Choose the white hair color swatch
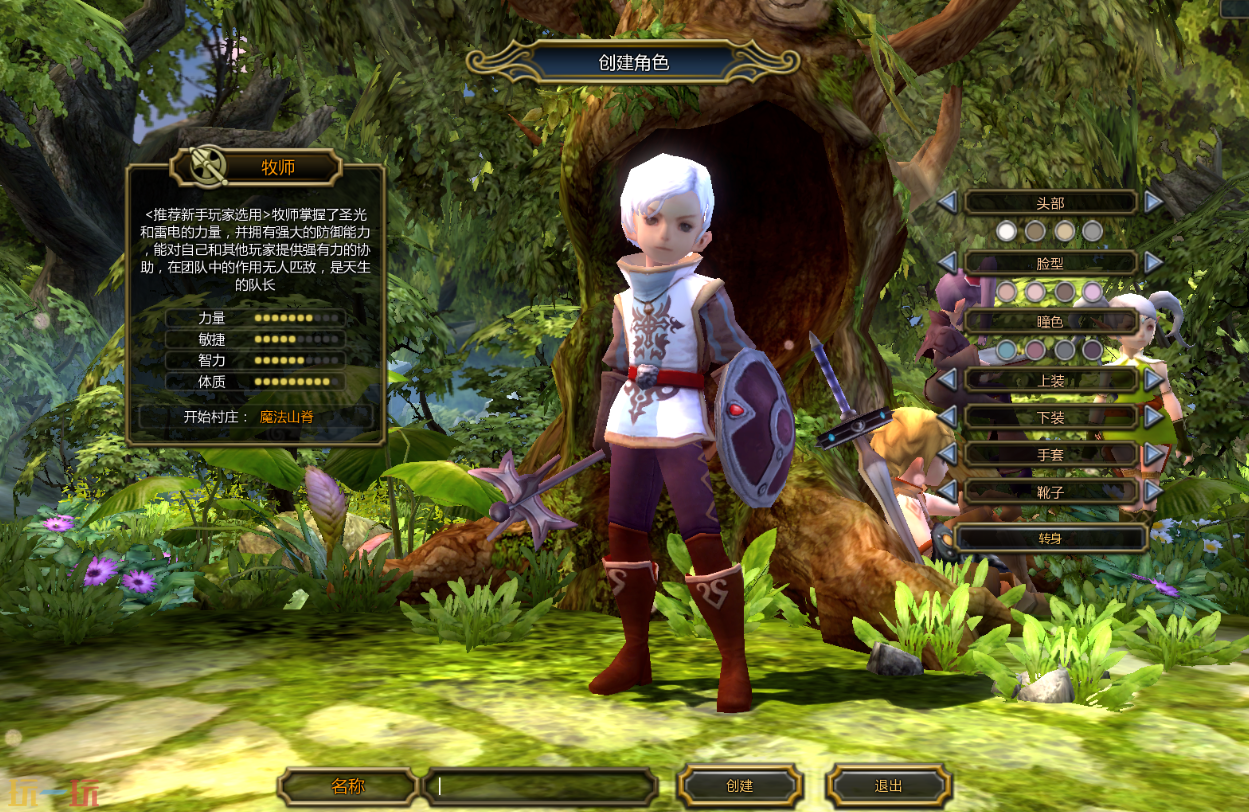Image resolution: width=1249 pixels, height=812 pixels. 1007,231
